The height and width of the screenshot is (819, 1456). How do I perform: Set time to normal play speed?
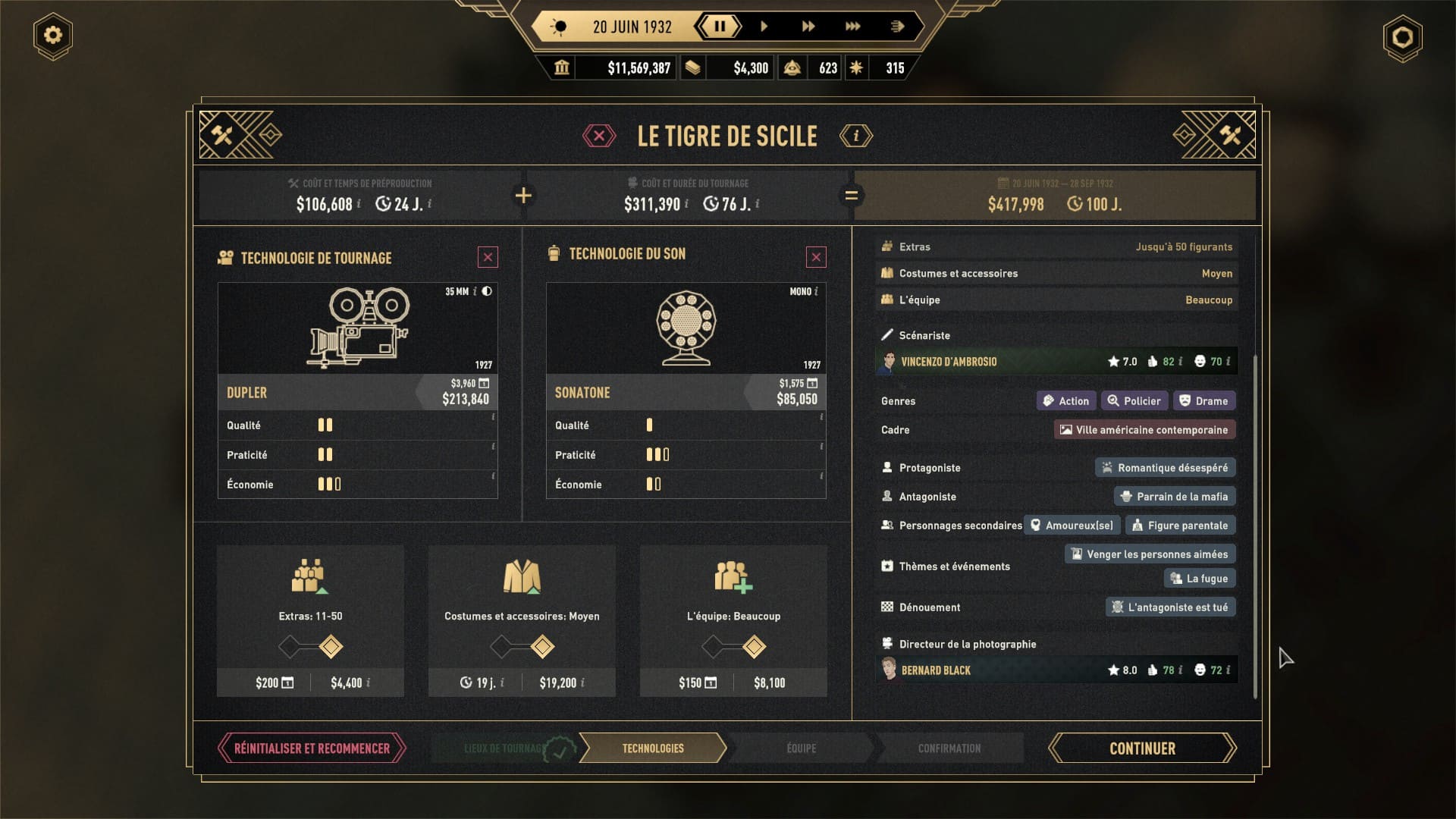pyautogui.click(x=764, y=27)
